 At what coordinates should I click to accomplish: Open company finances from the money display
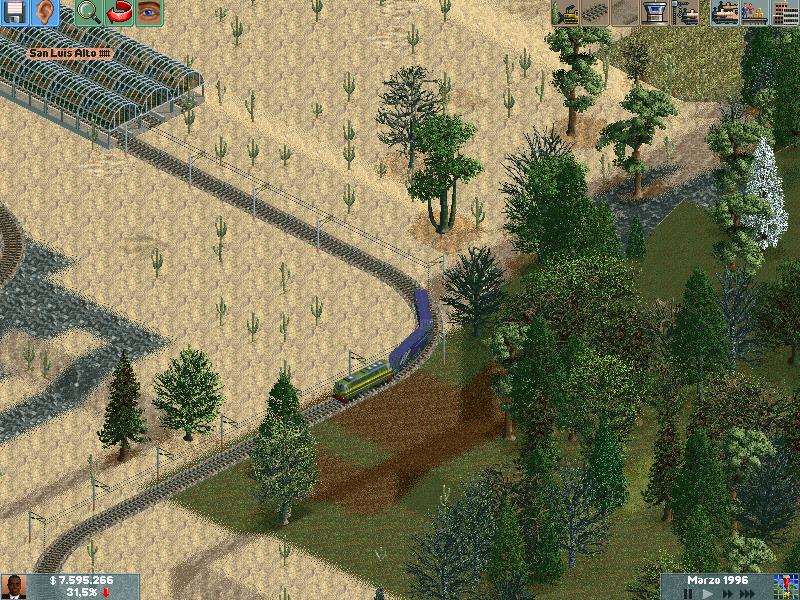(82, 580)
